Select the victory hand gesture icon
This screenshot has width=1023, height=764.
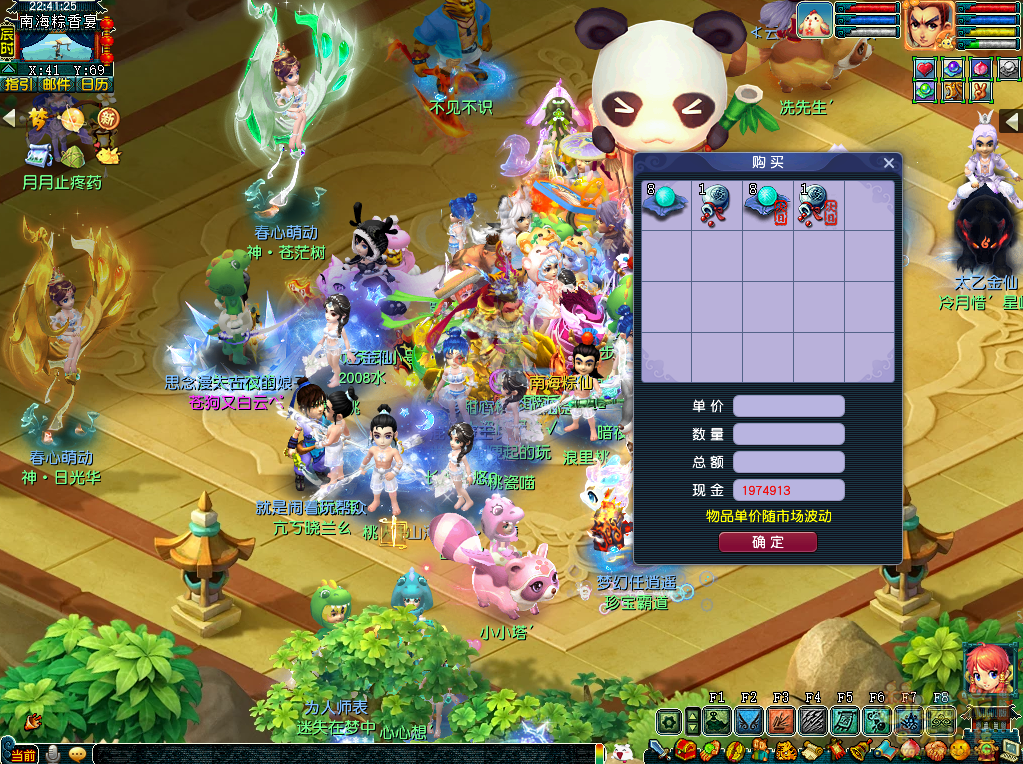(982, 91)
